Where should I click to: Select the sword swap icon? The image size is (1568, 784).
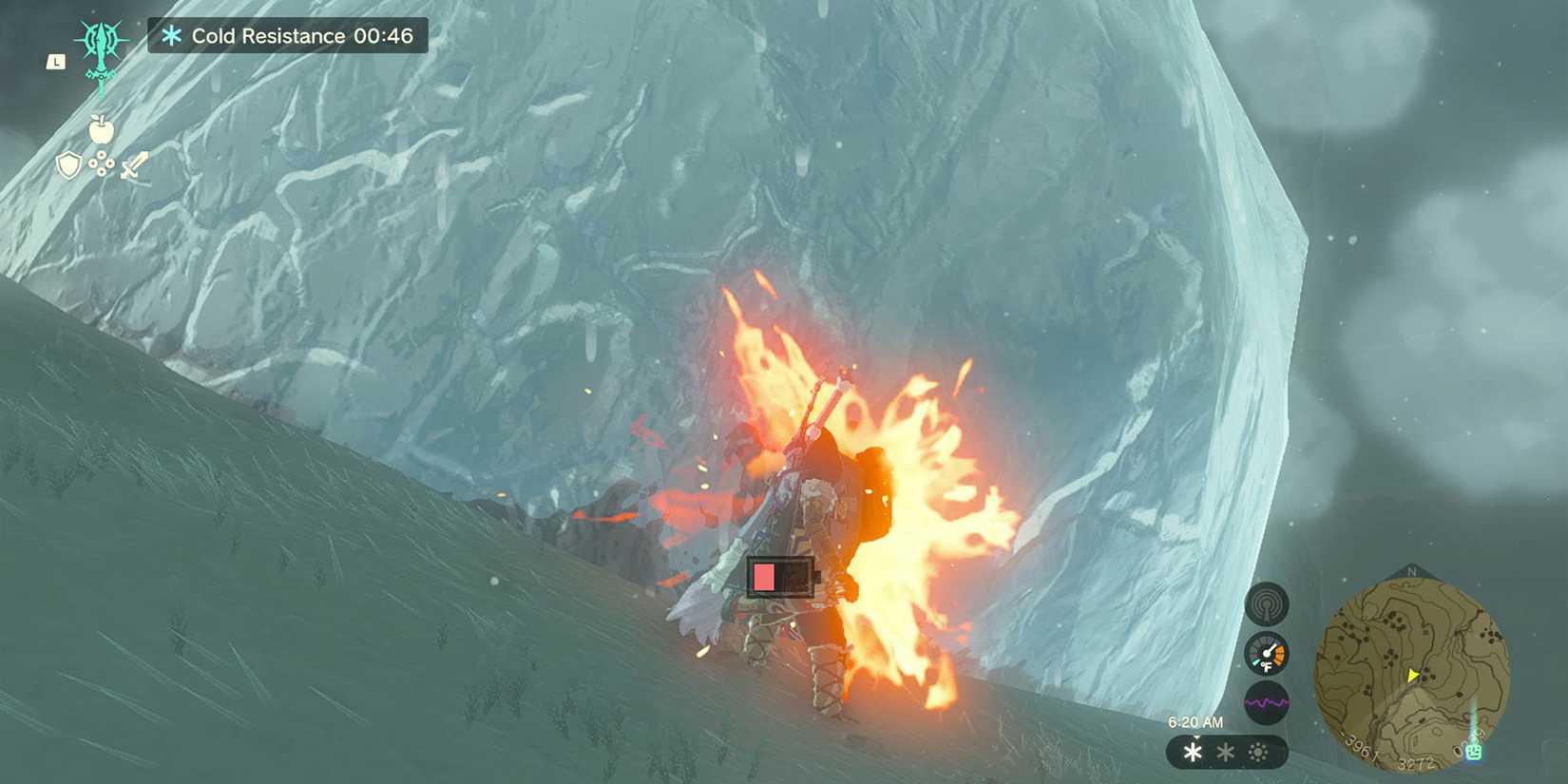pyautogui.click(x=134, y=164)
